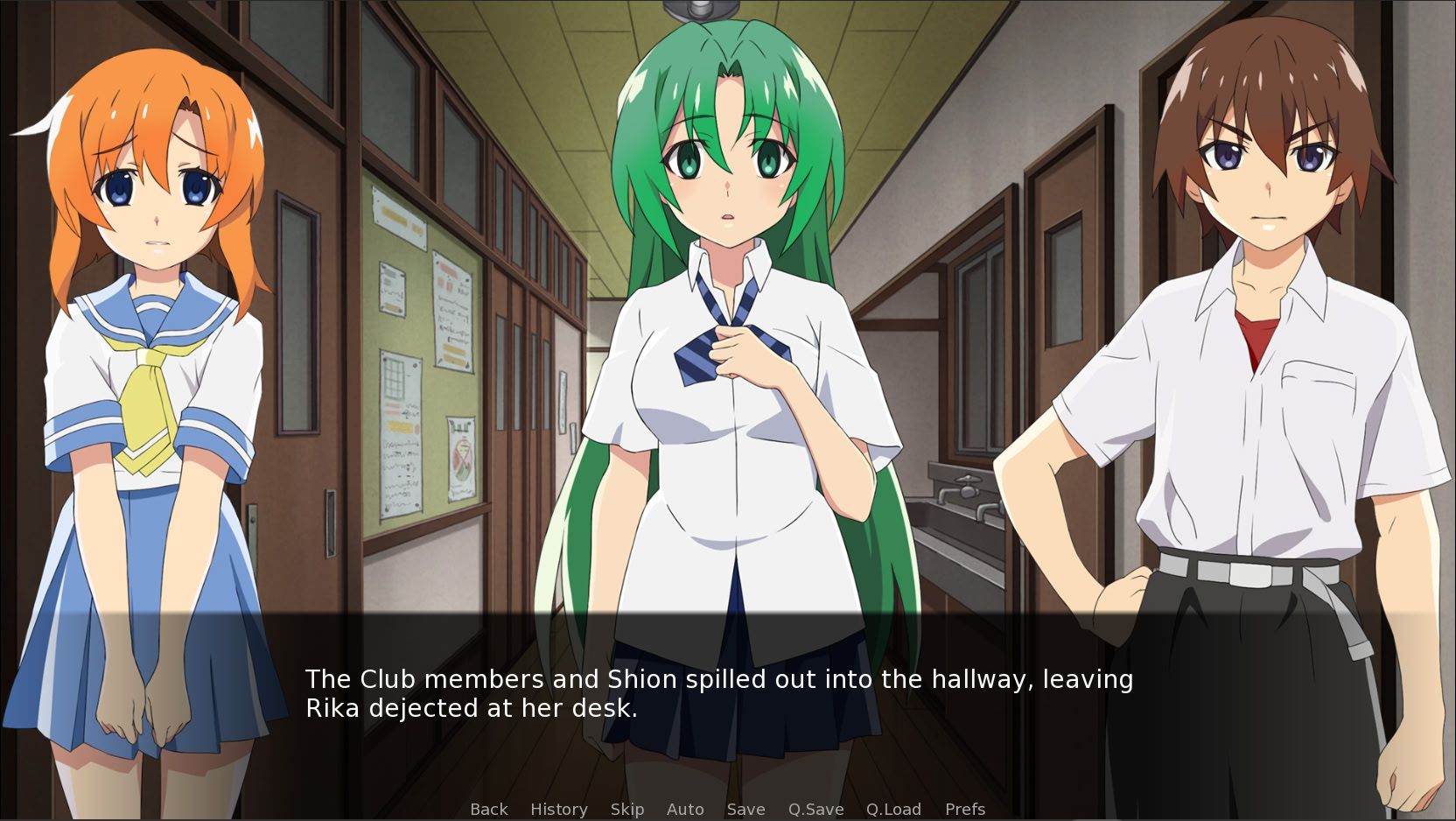Perform a quick save with Q.Save
1456x821 pixels.
point(815,809)
